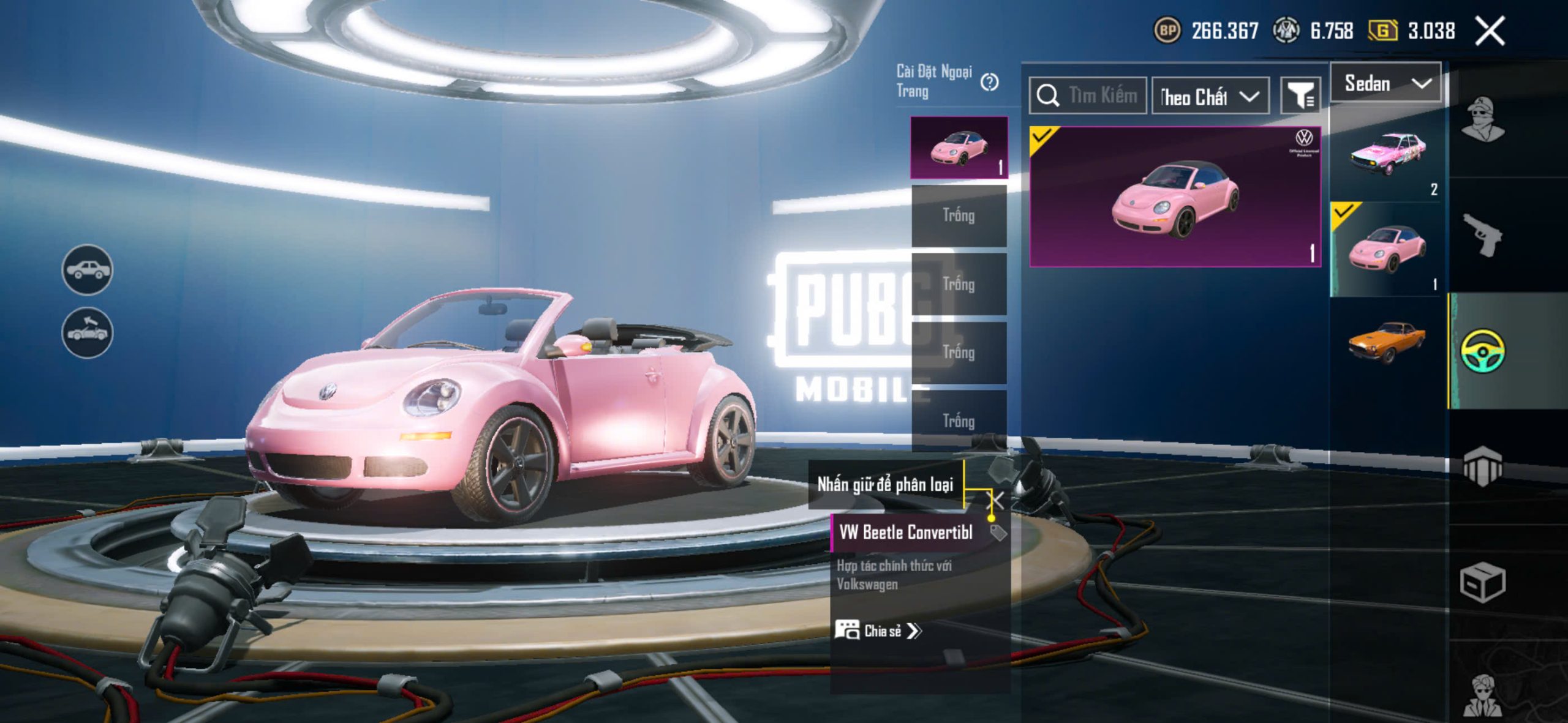
Task: Close the inventory screen with the X
Action: [x=1490, y=31]
